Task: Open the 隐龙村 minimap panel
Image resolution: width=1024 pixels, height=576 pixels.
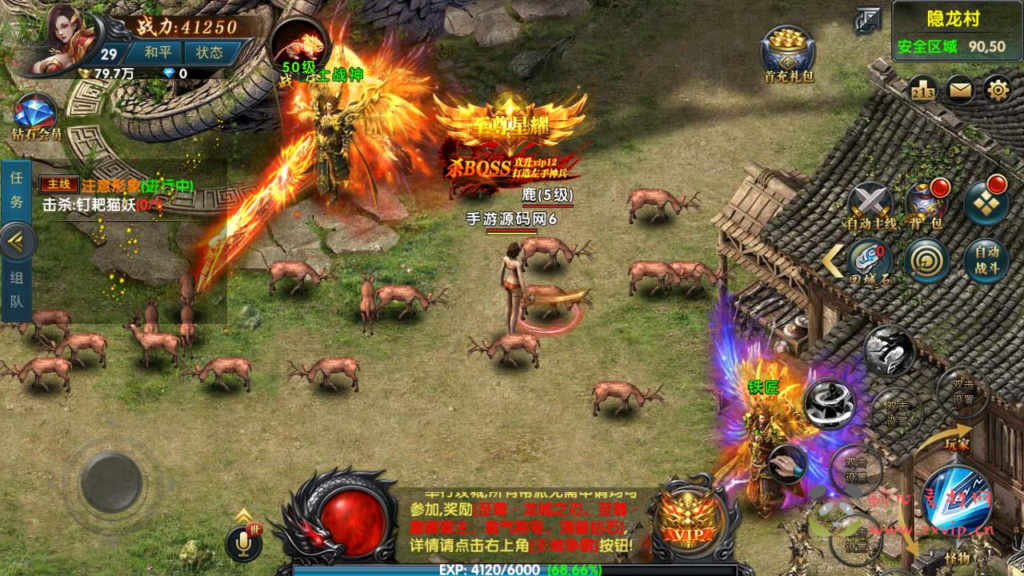Action: pyautogui.click(x=950, y=32)
